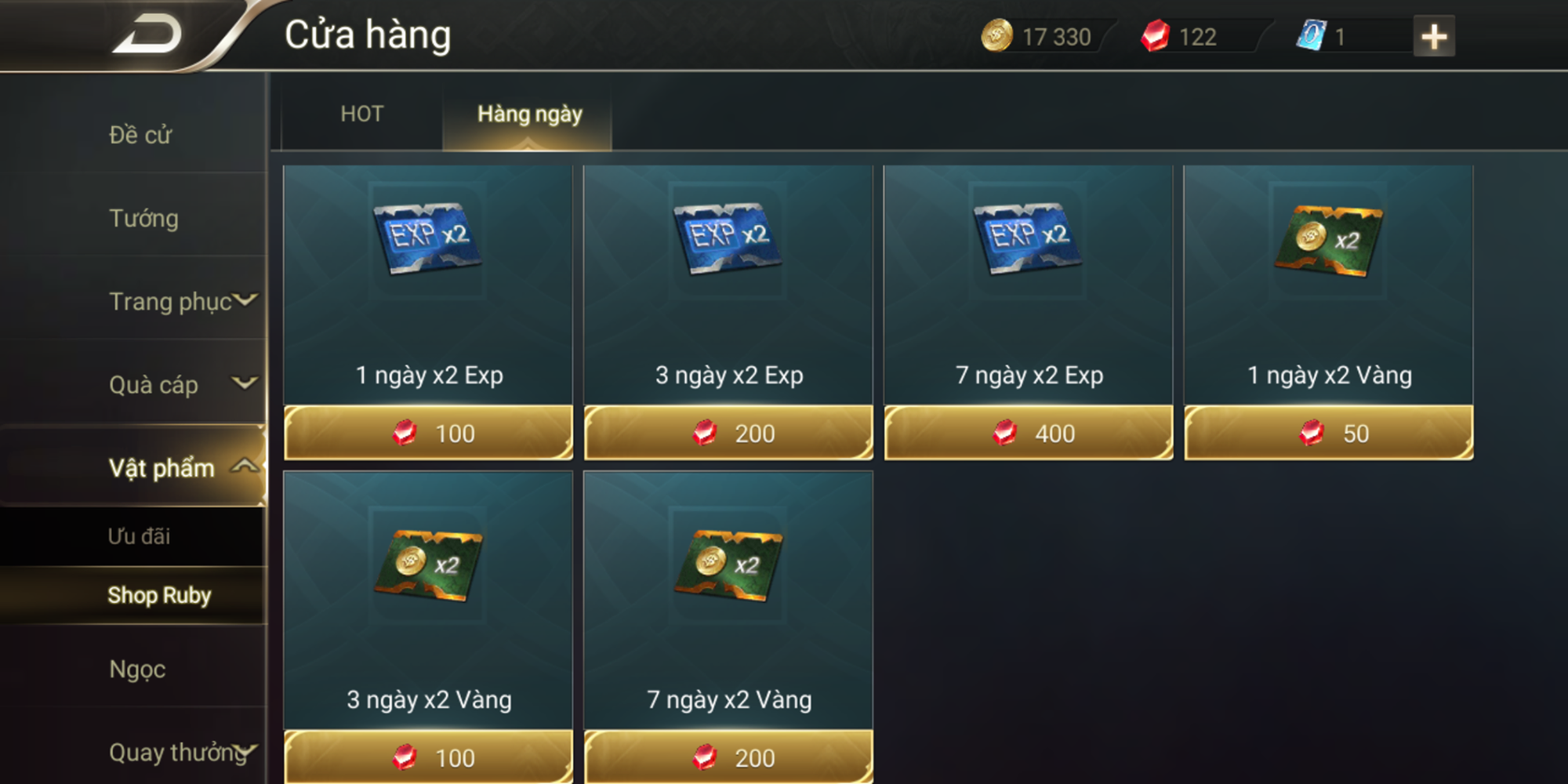Image resolution: width=1568 pixels, height=784 pixels.
Task: Open the Shop Ruby section
Action: (x=160, y=596)
